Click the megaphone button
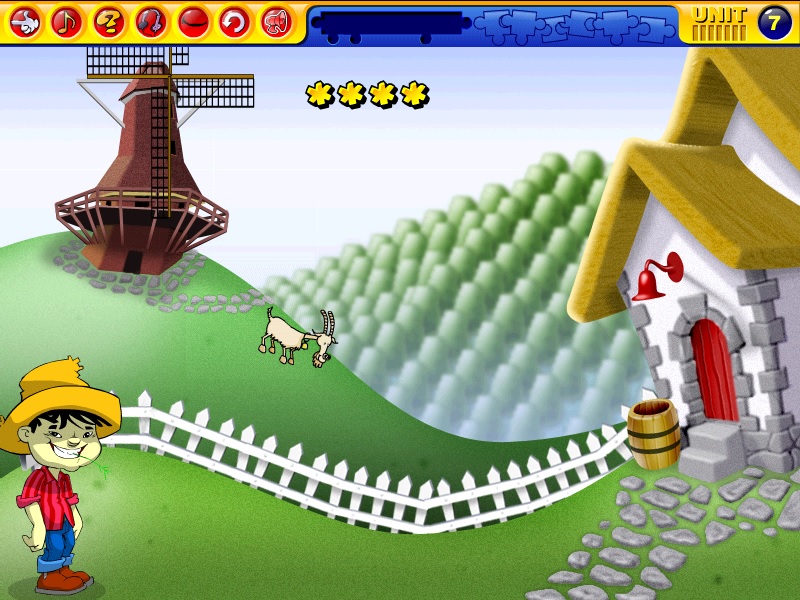 (277, 20)
